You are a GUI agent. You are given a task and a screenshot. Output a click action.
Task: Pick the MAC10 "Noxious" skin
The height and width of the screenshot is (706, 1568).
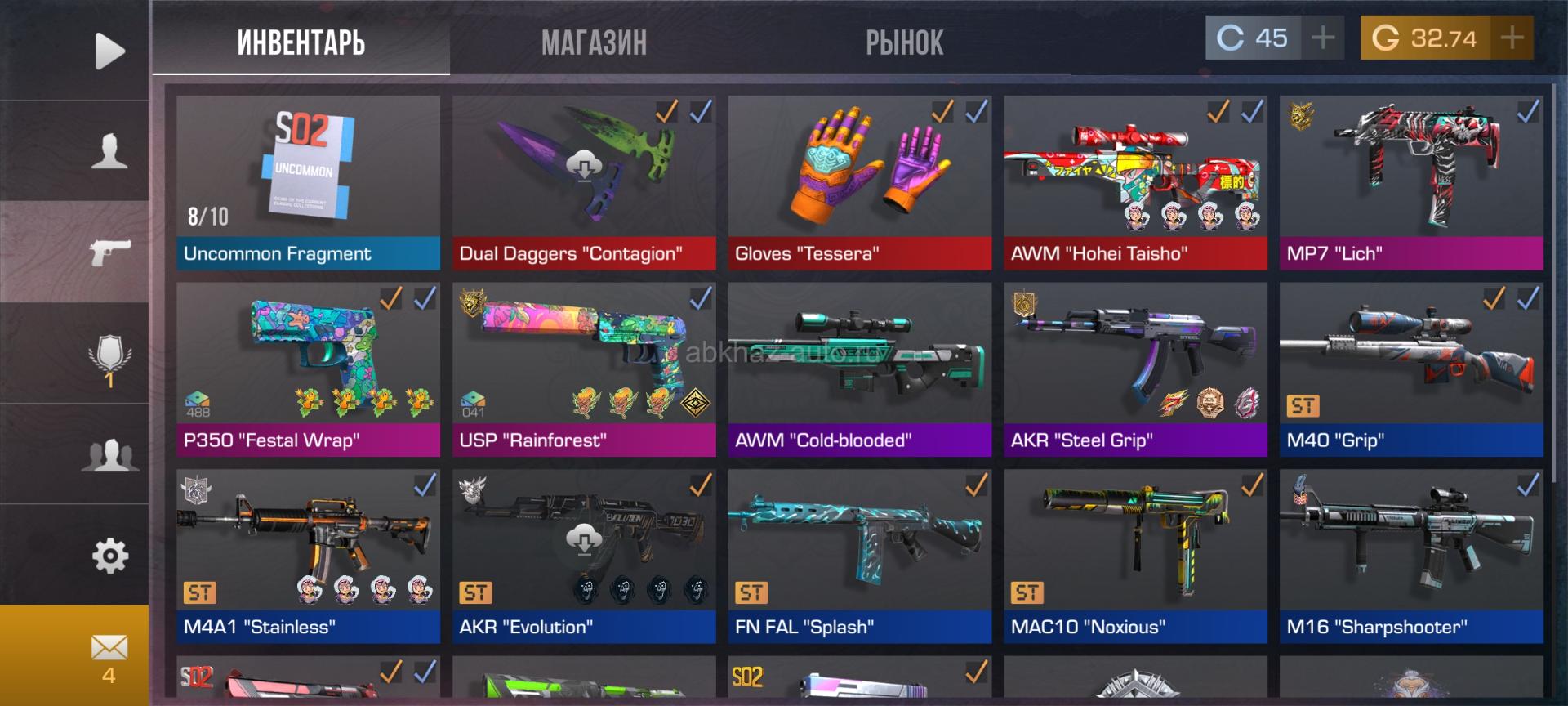[x=1135, y=556]
